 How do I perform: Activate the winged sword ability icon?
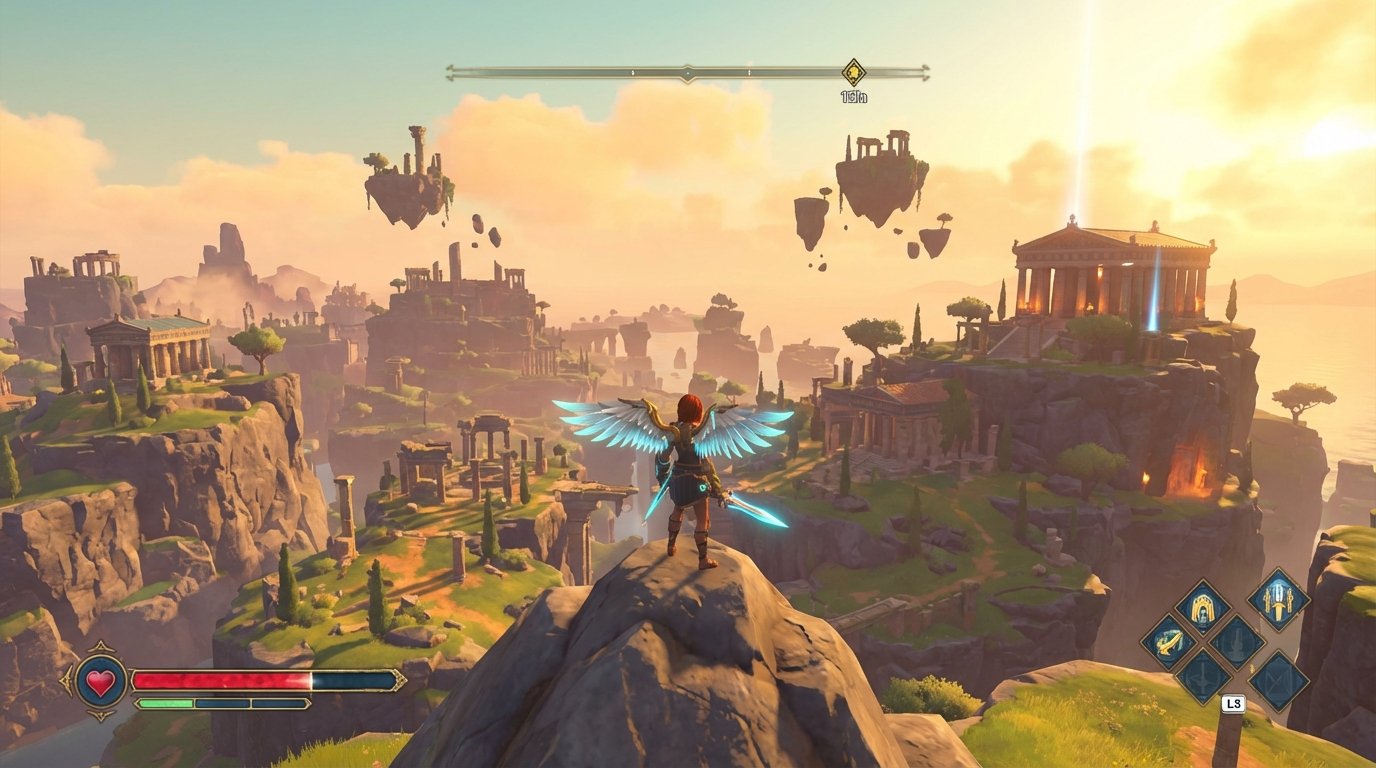(1279, 603)
